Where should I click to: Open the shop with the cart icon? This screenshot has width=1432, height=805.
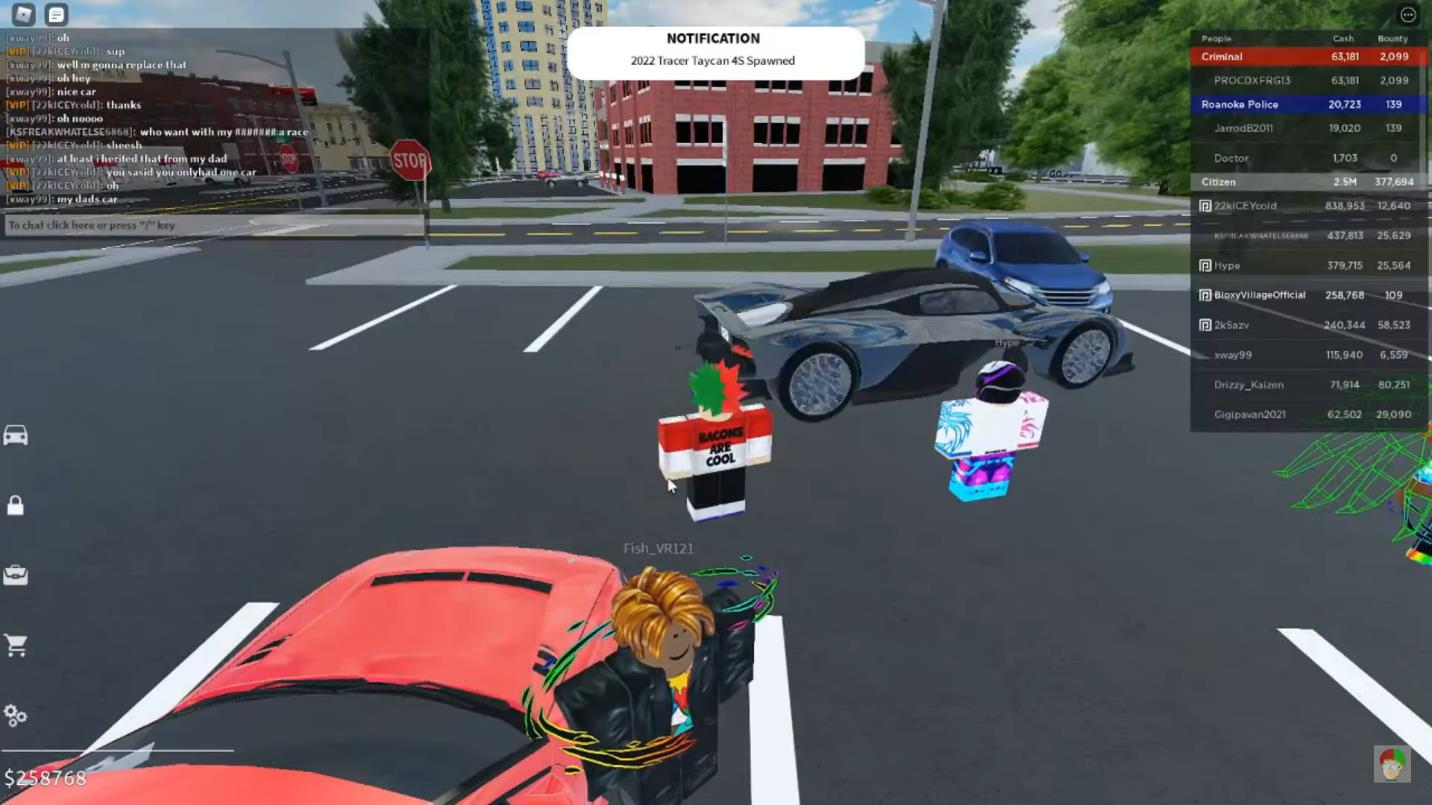(x=15, y=646)
